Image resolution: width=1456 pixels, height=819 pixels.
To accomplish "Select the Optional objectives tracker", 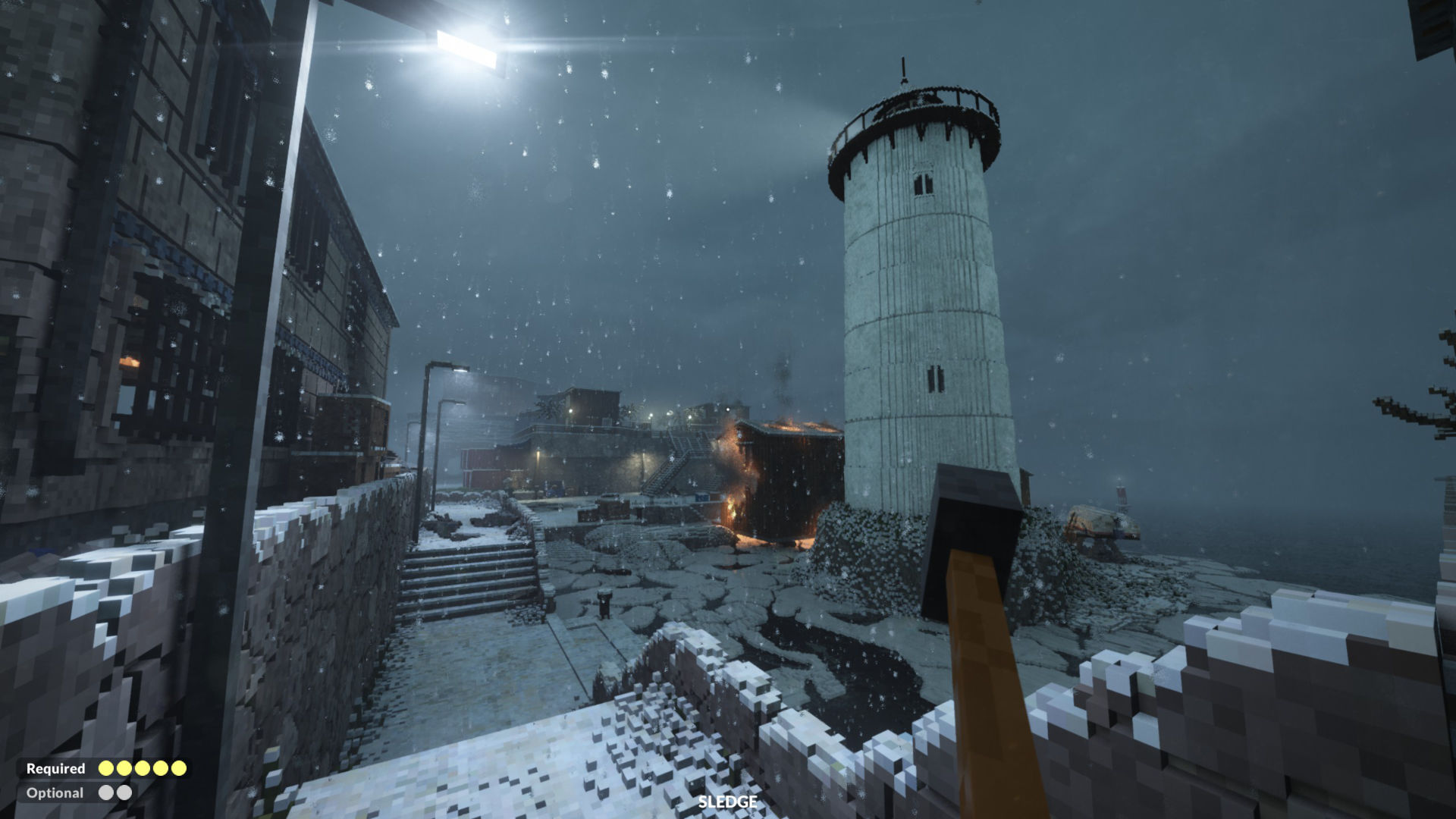I will (78, 792).
